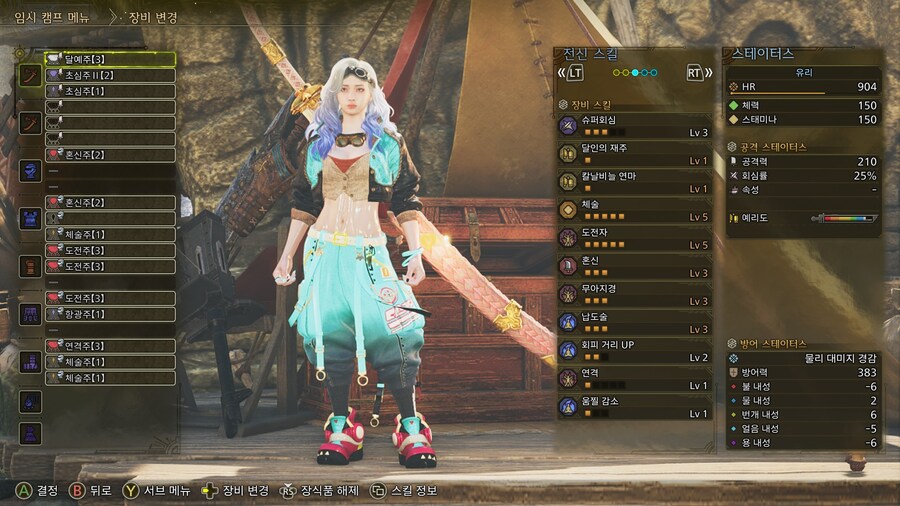Click the 연격 skill row

(633, 378)
